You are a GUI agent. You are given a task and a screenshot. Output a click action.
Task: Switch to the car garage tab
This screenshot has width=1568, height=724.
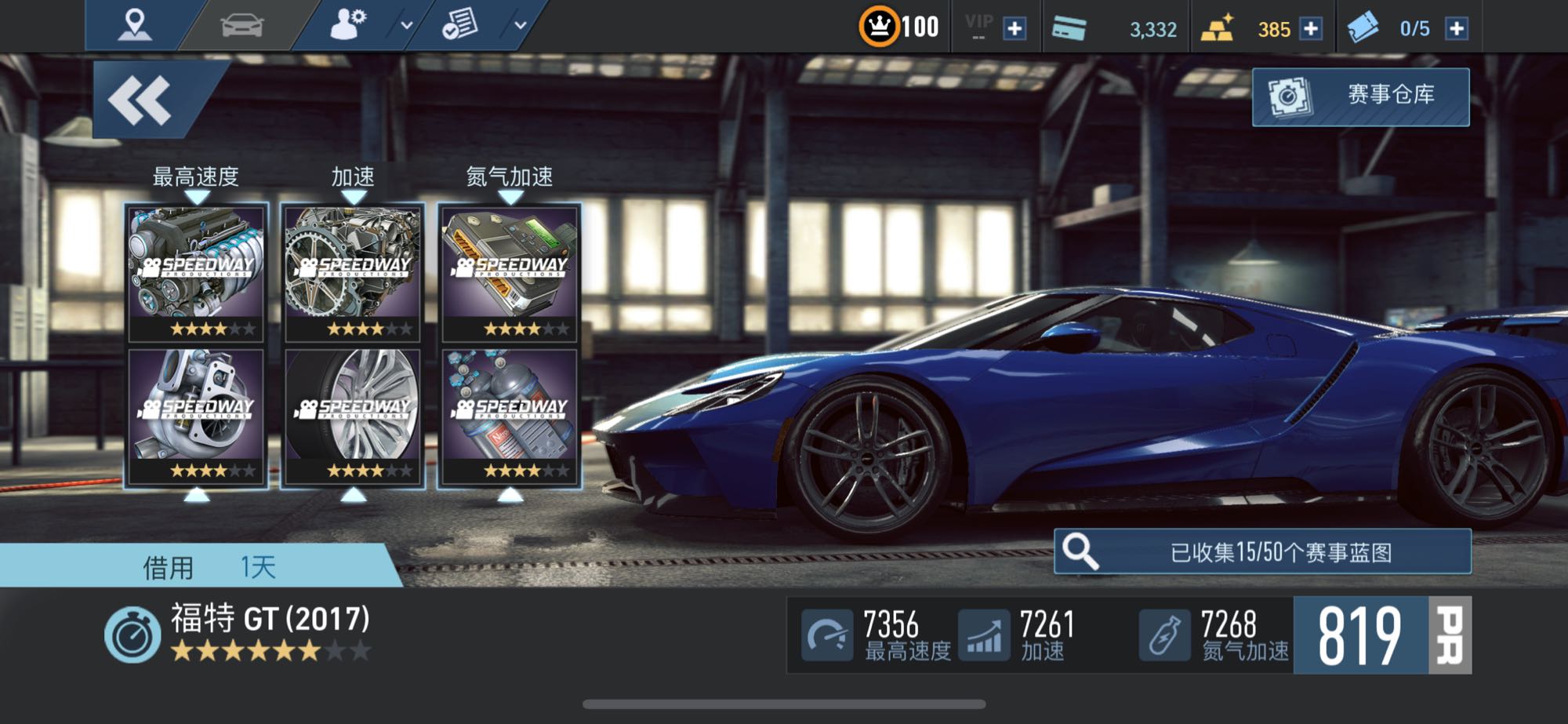(x=242, y=25)
